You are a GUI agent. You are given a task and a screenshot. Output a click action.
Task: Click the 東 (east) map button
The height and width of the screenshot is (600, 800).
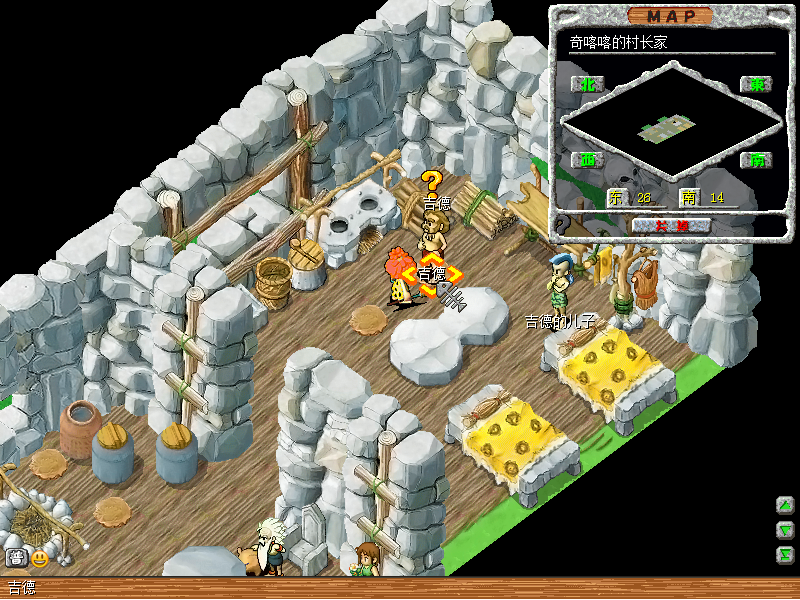tap(756, 85)
